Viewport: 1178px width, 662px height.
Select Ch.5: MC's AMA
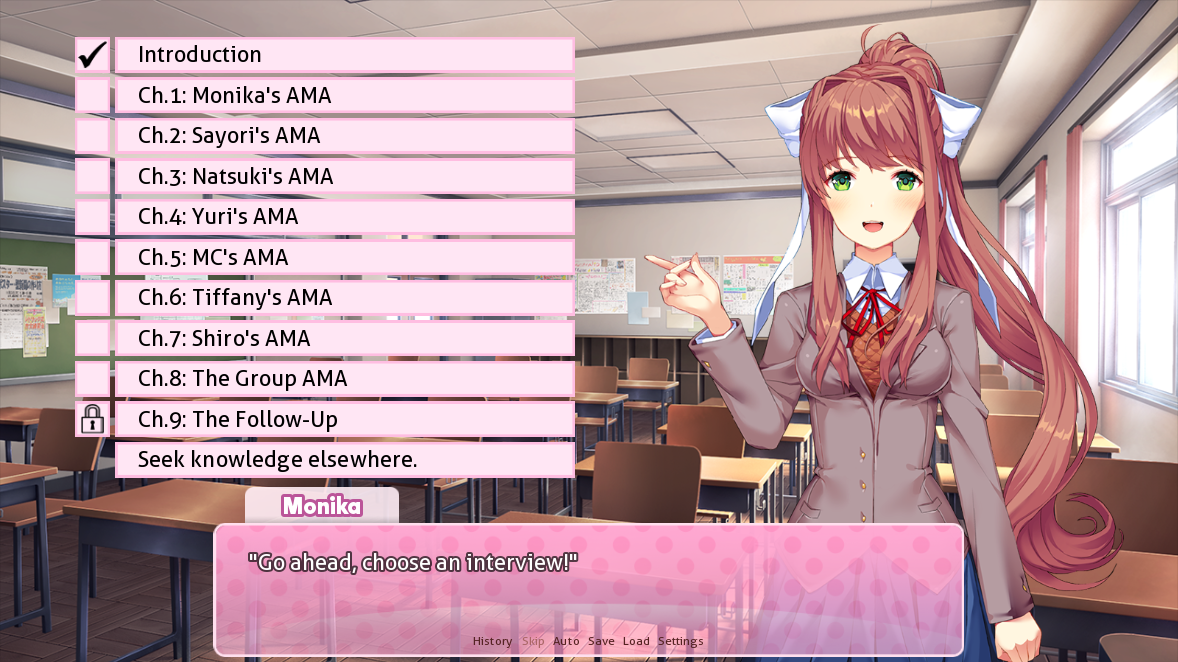click(x=344, y=258)
